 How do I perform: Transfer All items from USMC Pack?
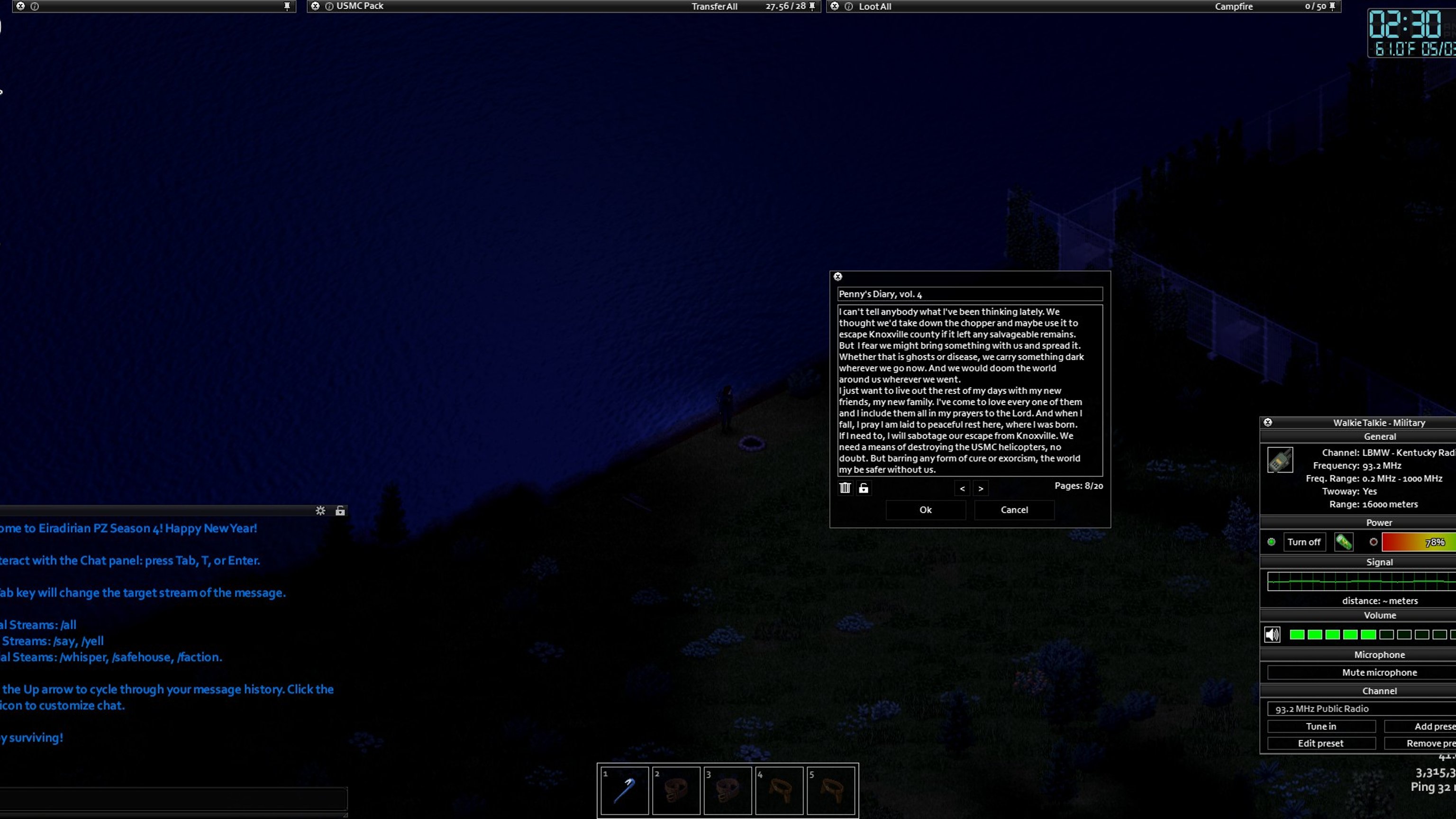tap(714, 7)
